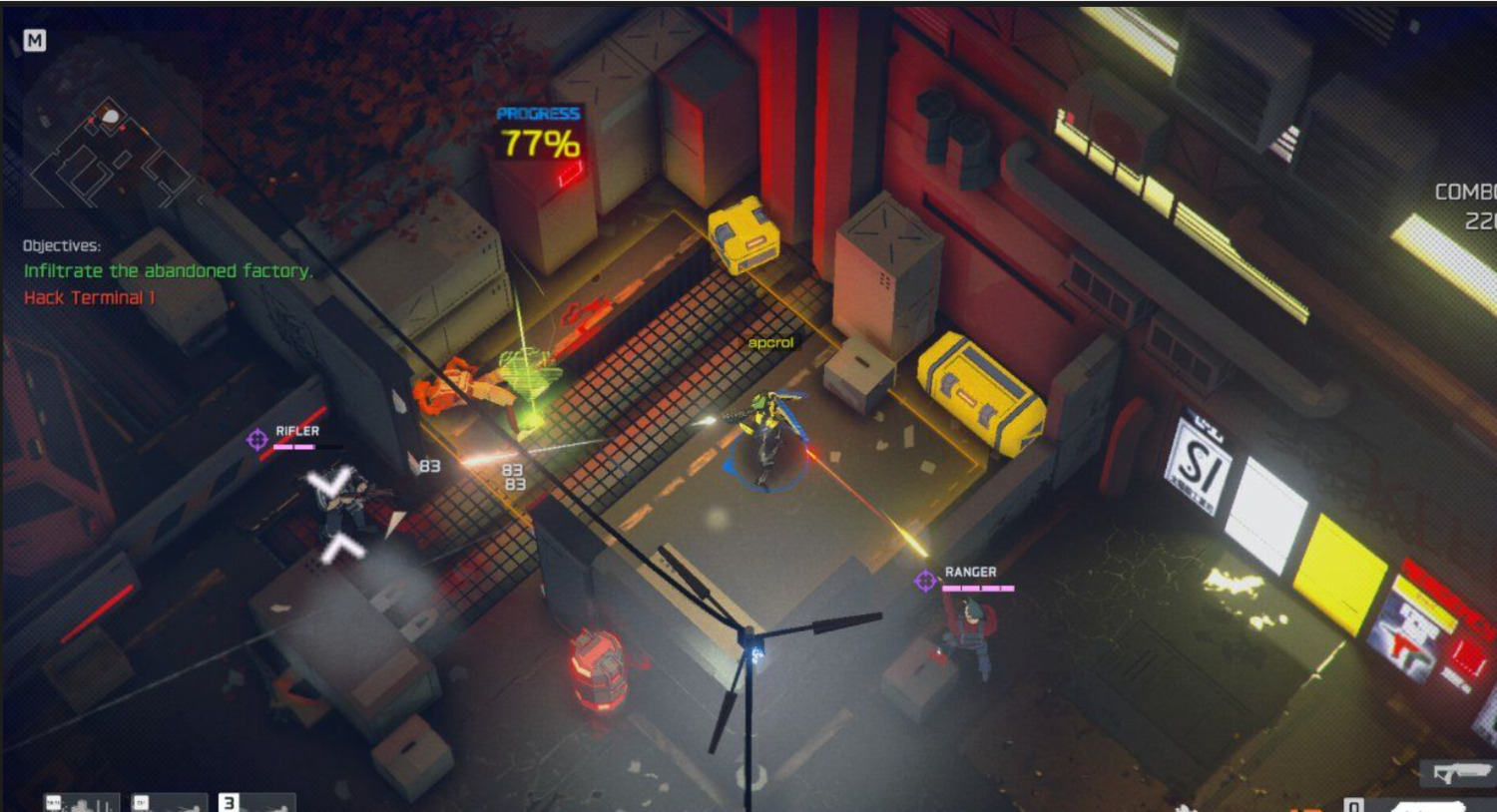The width and height of the screenshot is (1497, 812).
Task: Target the RANGER enemy crosshair marker
Action: (925, 580)
